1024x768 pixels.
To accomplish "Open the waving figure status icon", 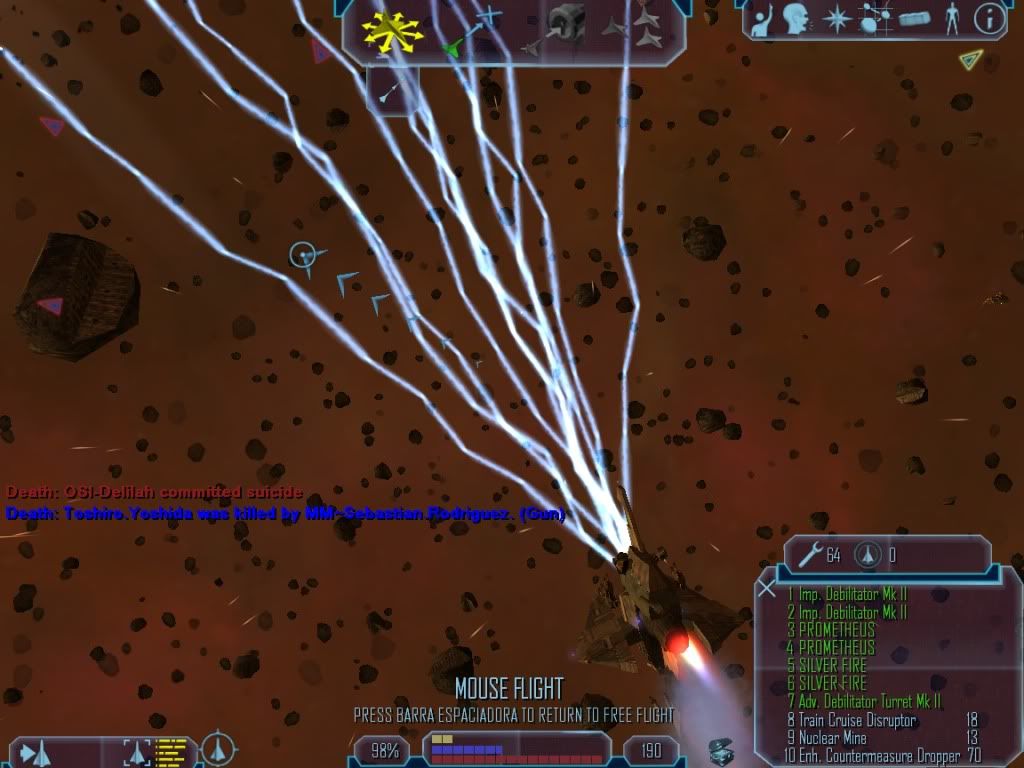I will (x=762, y=19).
